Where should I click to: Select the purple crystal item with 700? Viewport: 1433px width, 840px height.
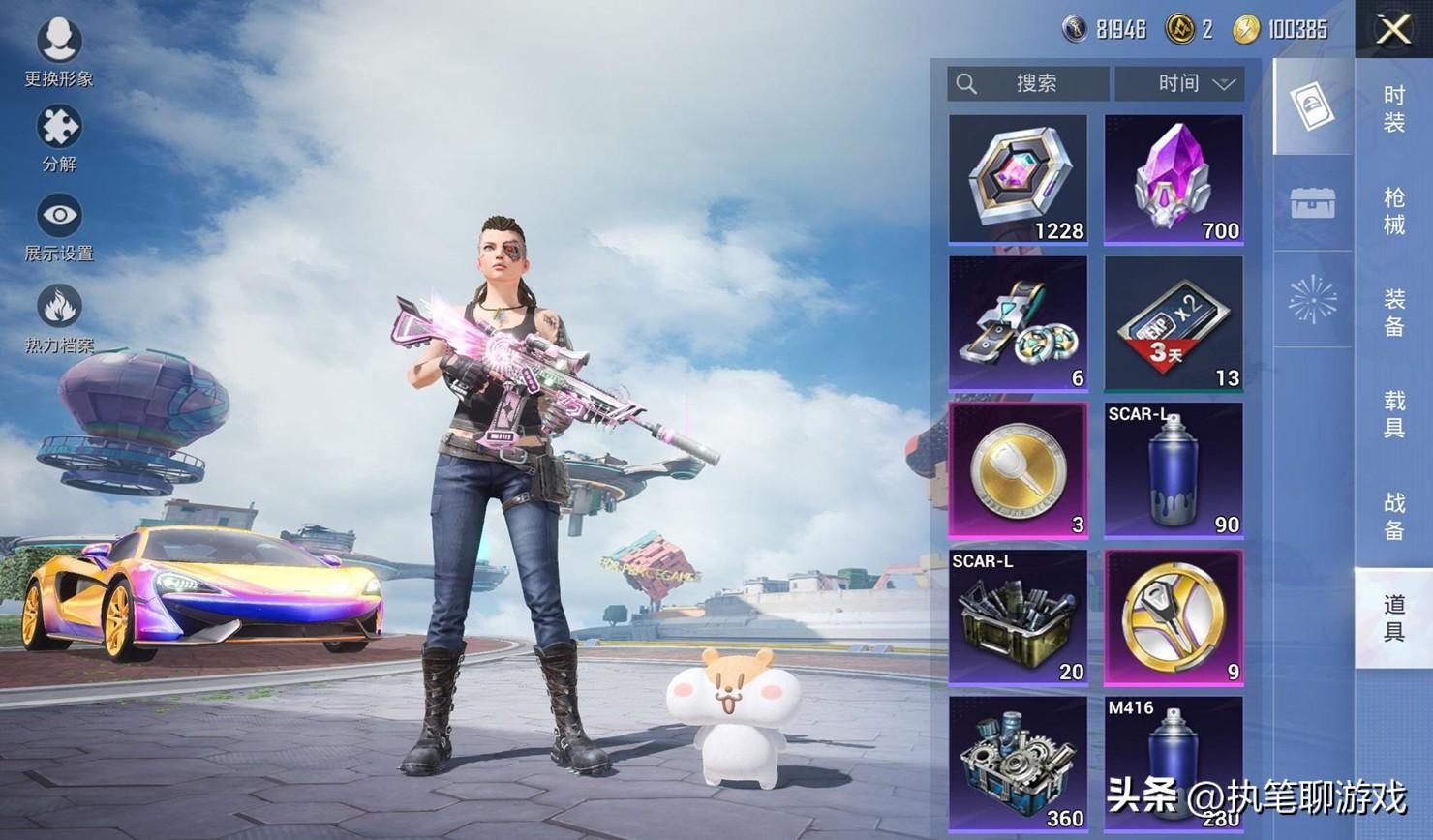1174,179
